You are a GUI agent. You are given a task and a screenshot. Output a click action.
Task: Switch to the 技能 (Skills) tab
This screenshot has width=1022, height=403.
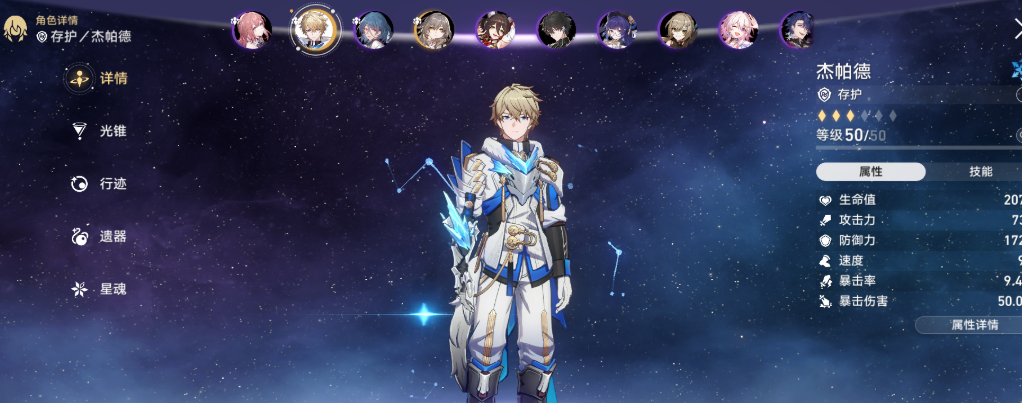979,172
